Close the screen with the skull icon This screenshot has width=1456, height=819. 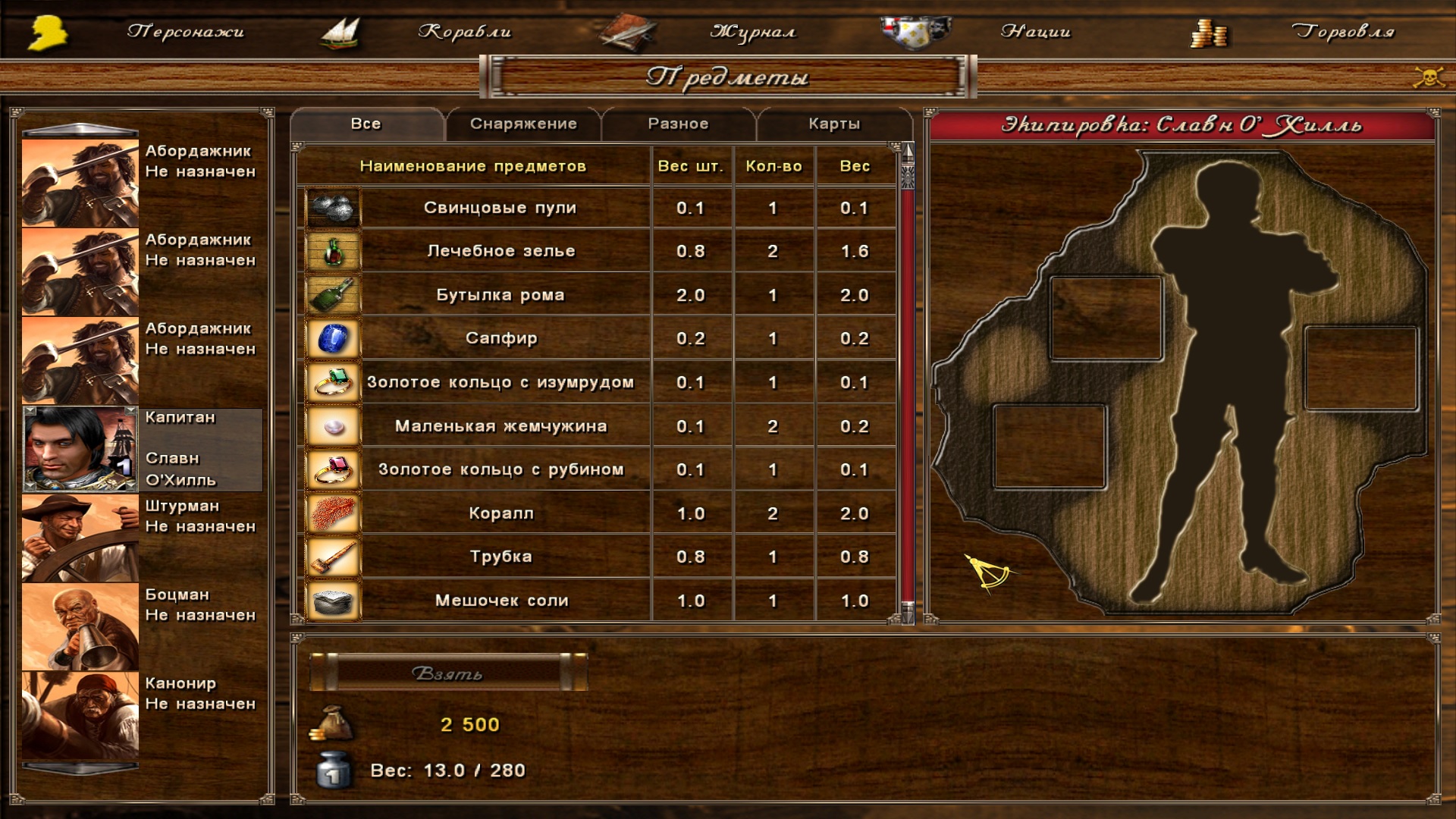[1428, 77]
